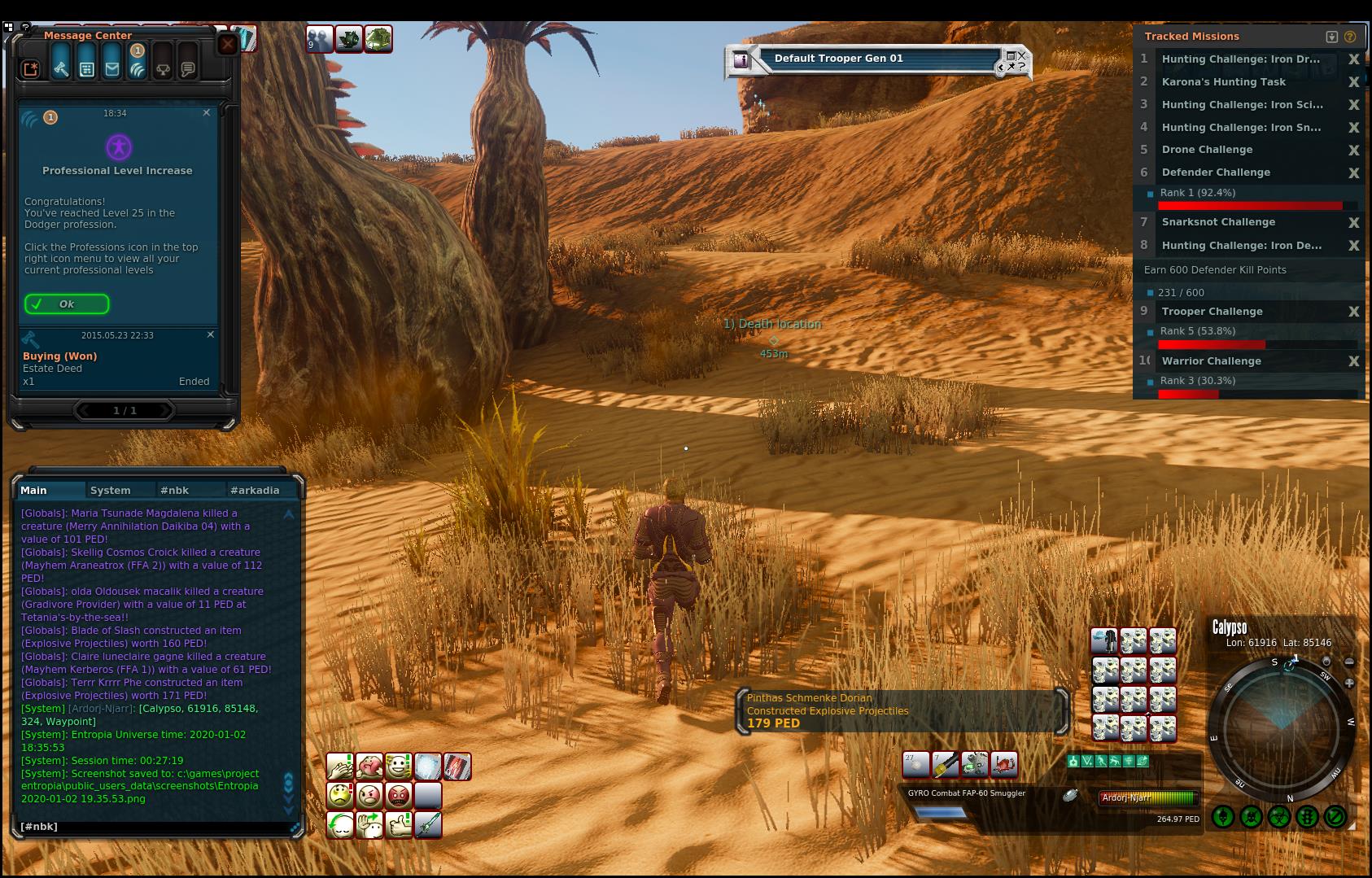The image size is (1372, 878).
Task: Open the Tracked Missions help icon
Action: tap(1350, 37)
